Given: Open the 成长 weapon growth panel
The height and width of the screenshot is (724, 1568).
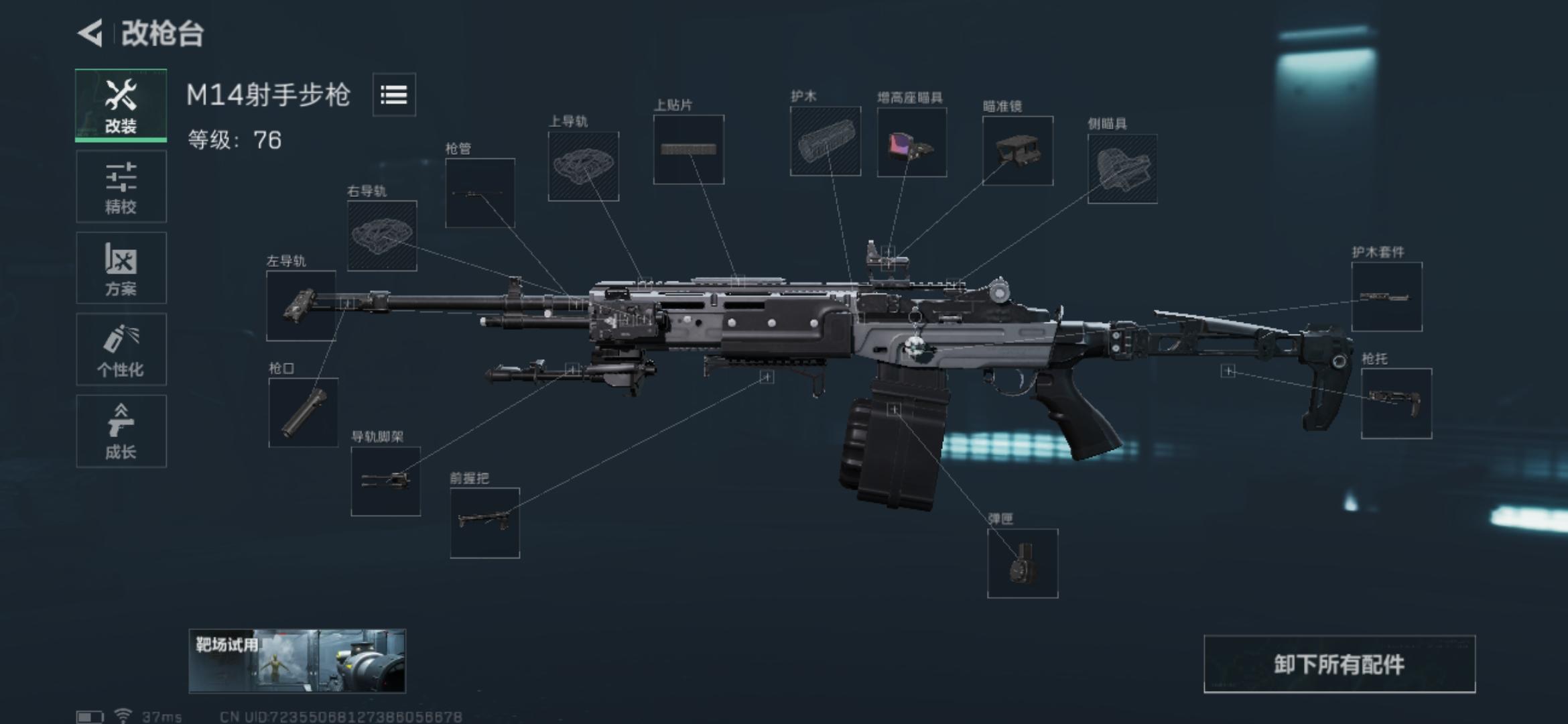Looking at the screenshot, I should (x=121, y=431).
